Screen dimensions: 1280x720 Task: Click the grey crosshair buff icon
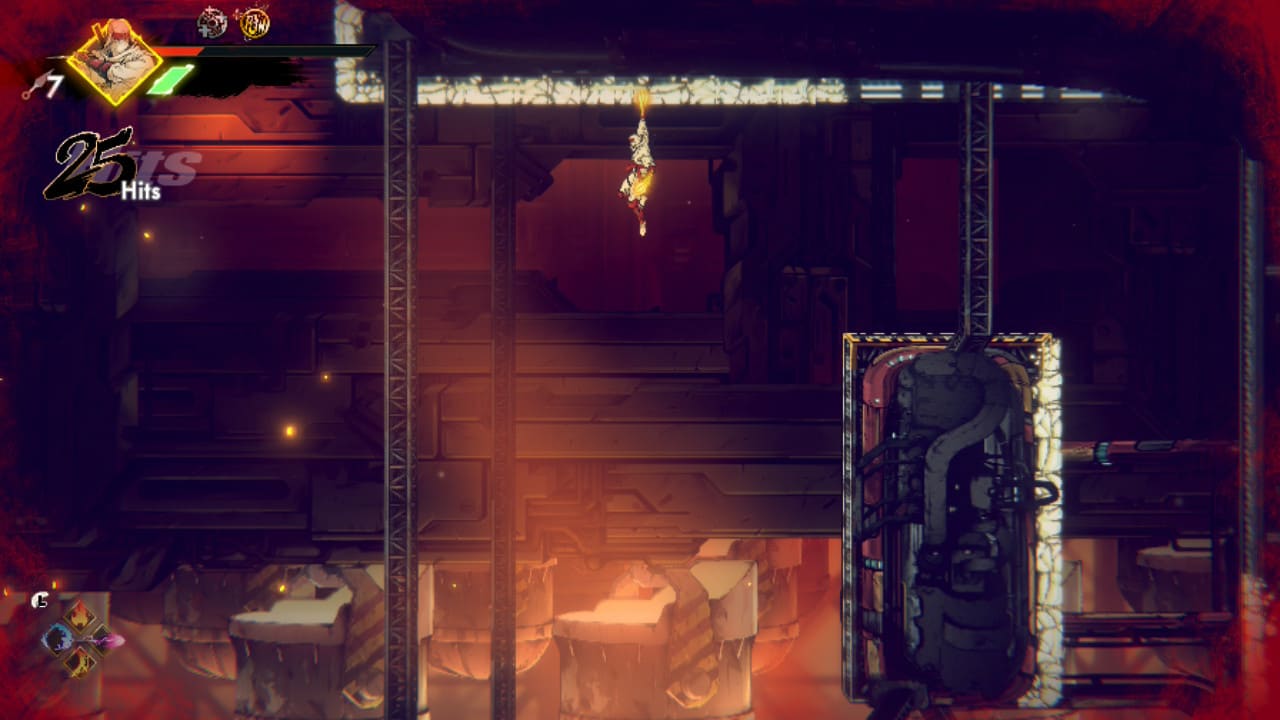click(212, 22)
